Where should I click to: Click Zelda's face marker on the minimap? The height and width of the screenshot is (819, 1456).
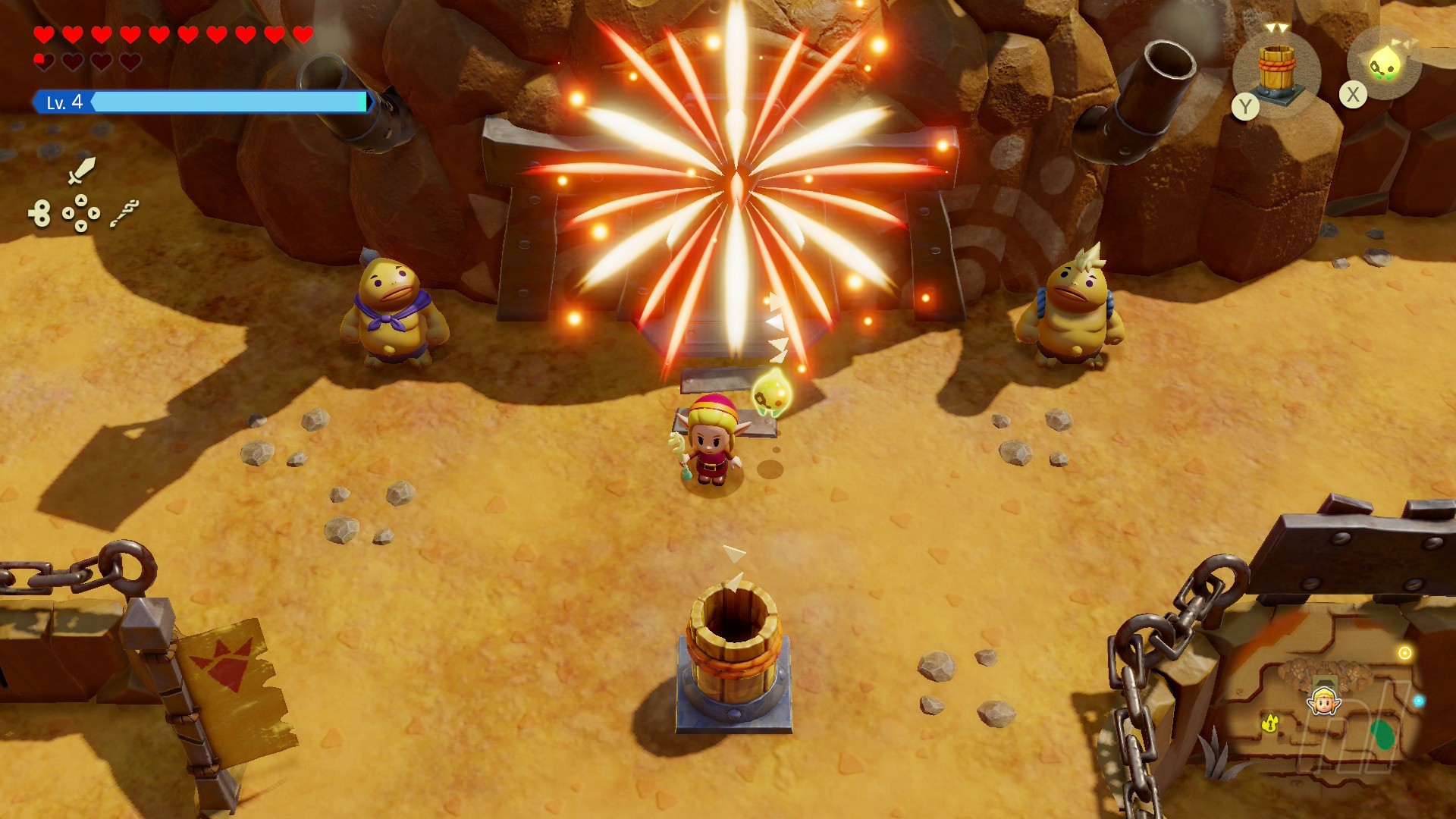[1324, 701]
